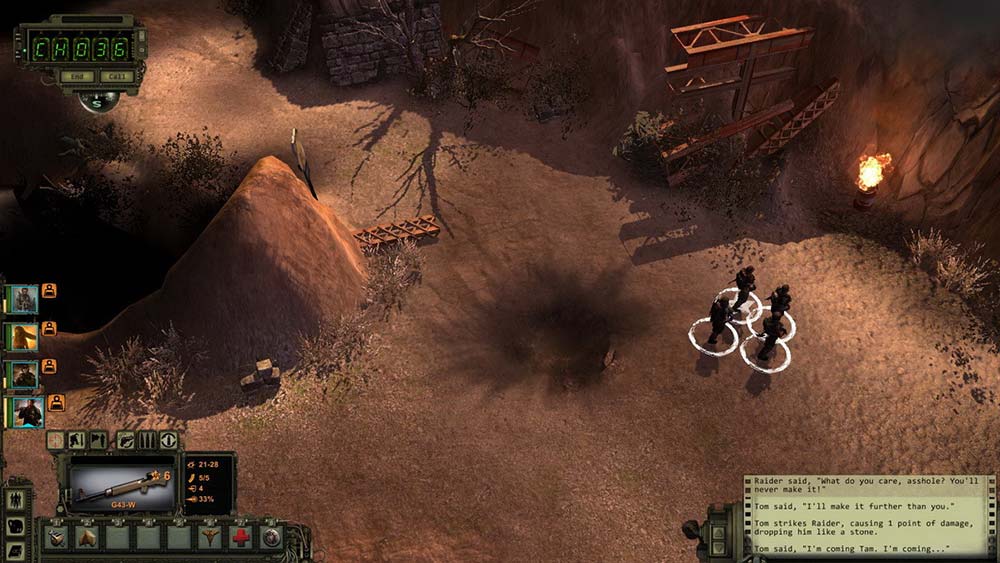Use the tan triangular item in hotbar
This screenshot has height=563, width=1000.
88,537
